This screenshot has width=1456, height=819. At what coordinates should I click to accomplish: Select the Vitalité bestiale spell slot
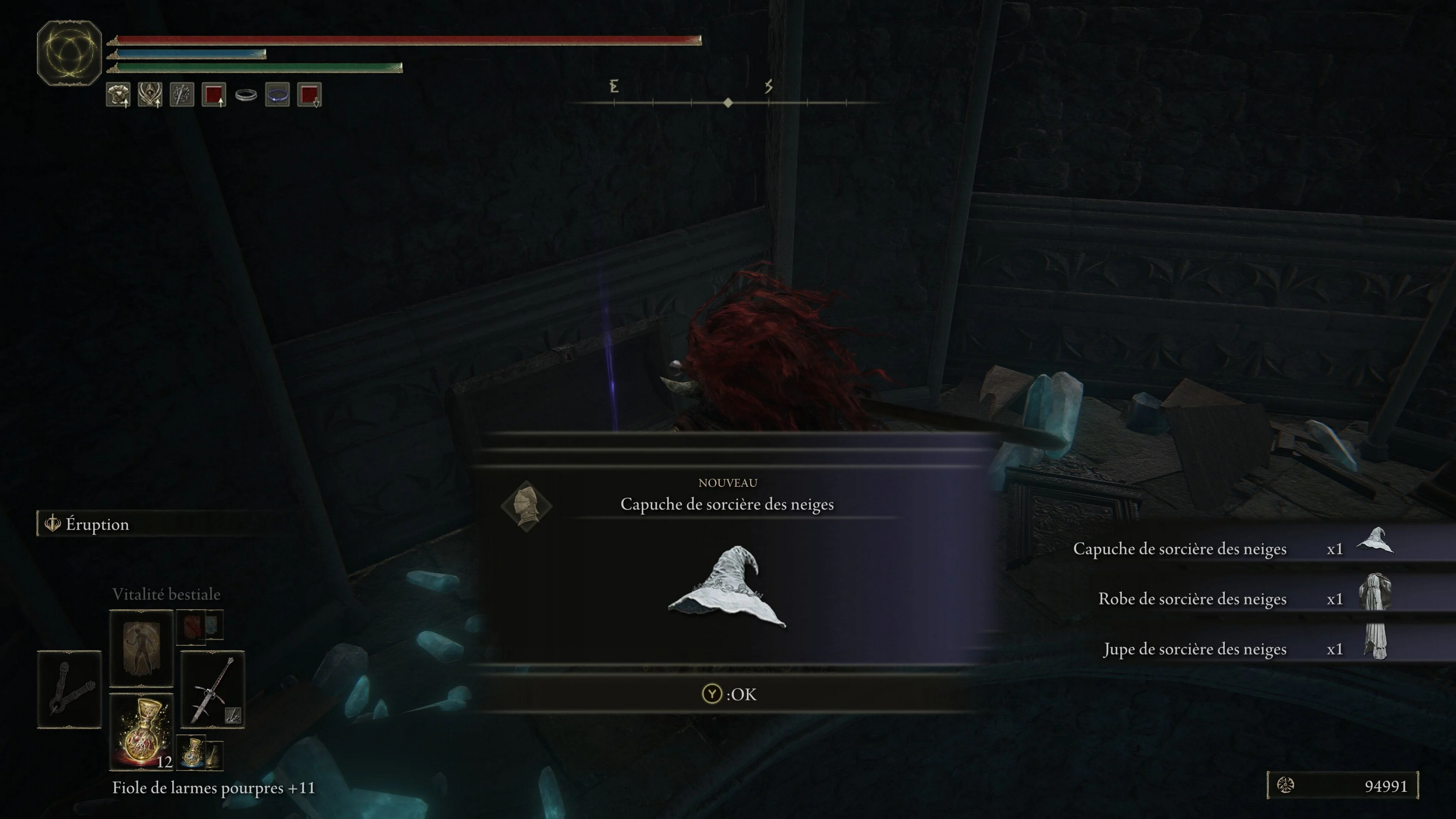[141, 648]
